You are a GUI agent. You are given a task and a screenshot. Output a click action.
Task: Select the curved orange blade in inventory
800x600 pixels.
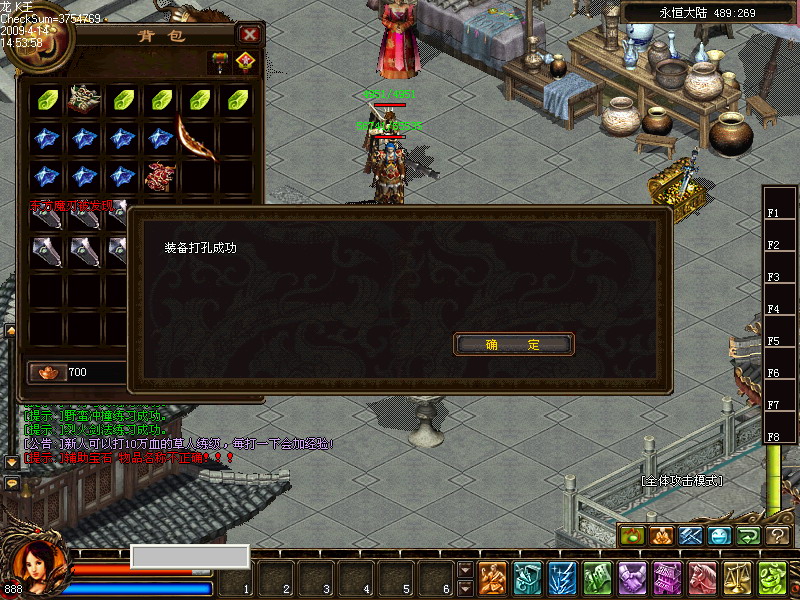pyautogui.click(x=197, y=139)
